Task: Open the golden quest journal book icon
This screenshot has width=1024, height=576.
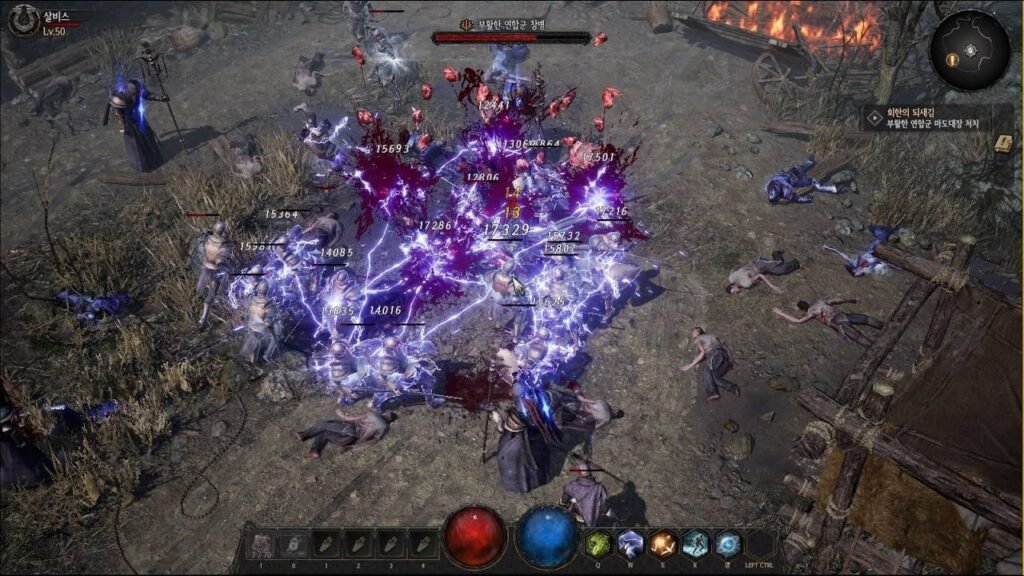Action: point(1003,142)
